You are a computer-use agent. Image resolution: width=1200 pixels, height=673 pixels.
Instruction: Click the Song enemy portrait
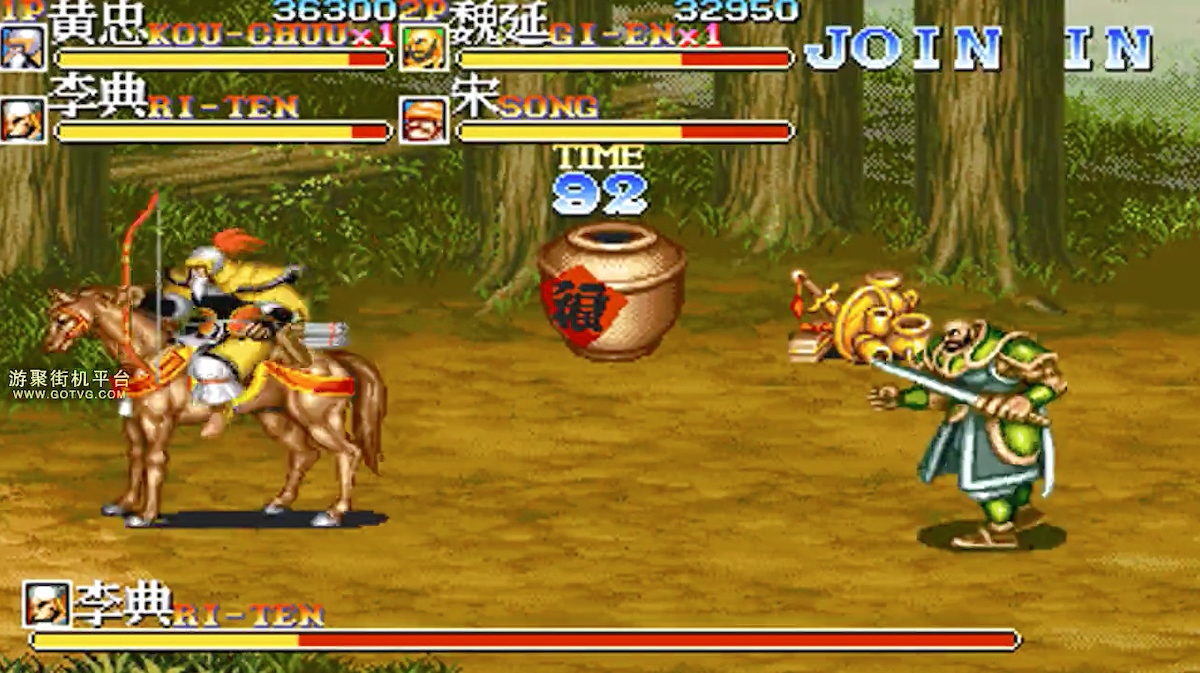(x=424, y=120)
